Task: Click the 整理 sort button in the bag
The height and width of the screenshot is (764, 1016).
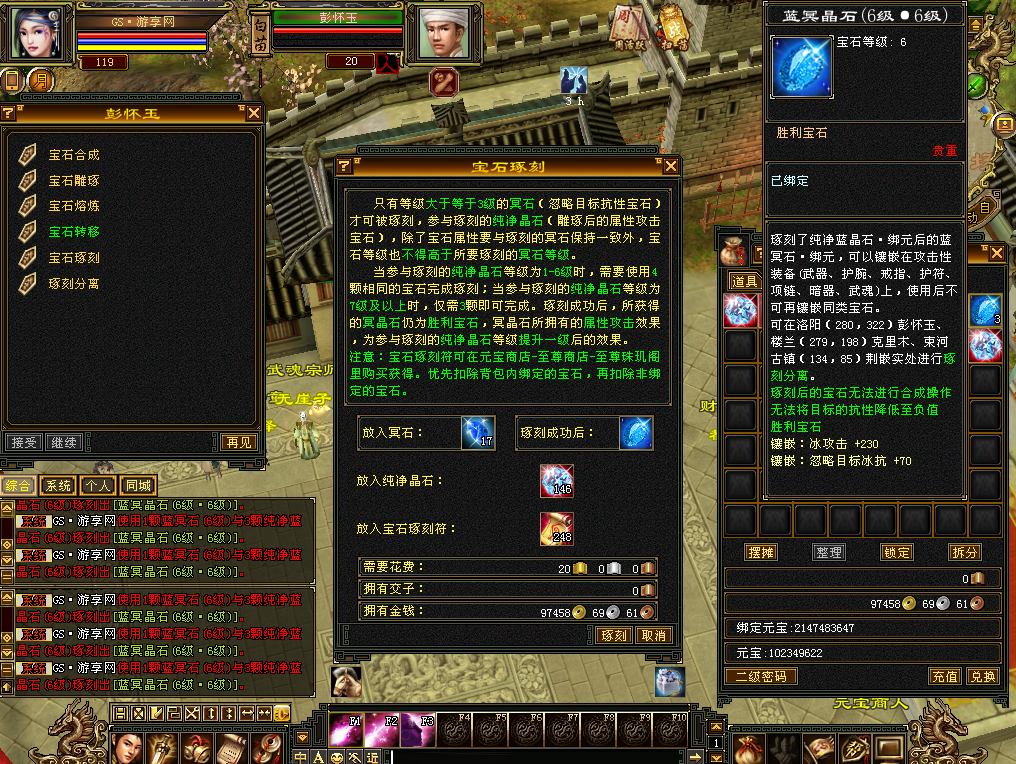Action: tap(829, 552)
